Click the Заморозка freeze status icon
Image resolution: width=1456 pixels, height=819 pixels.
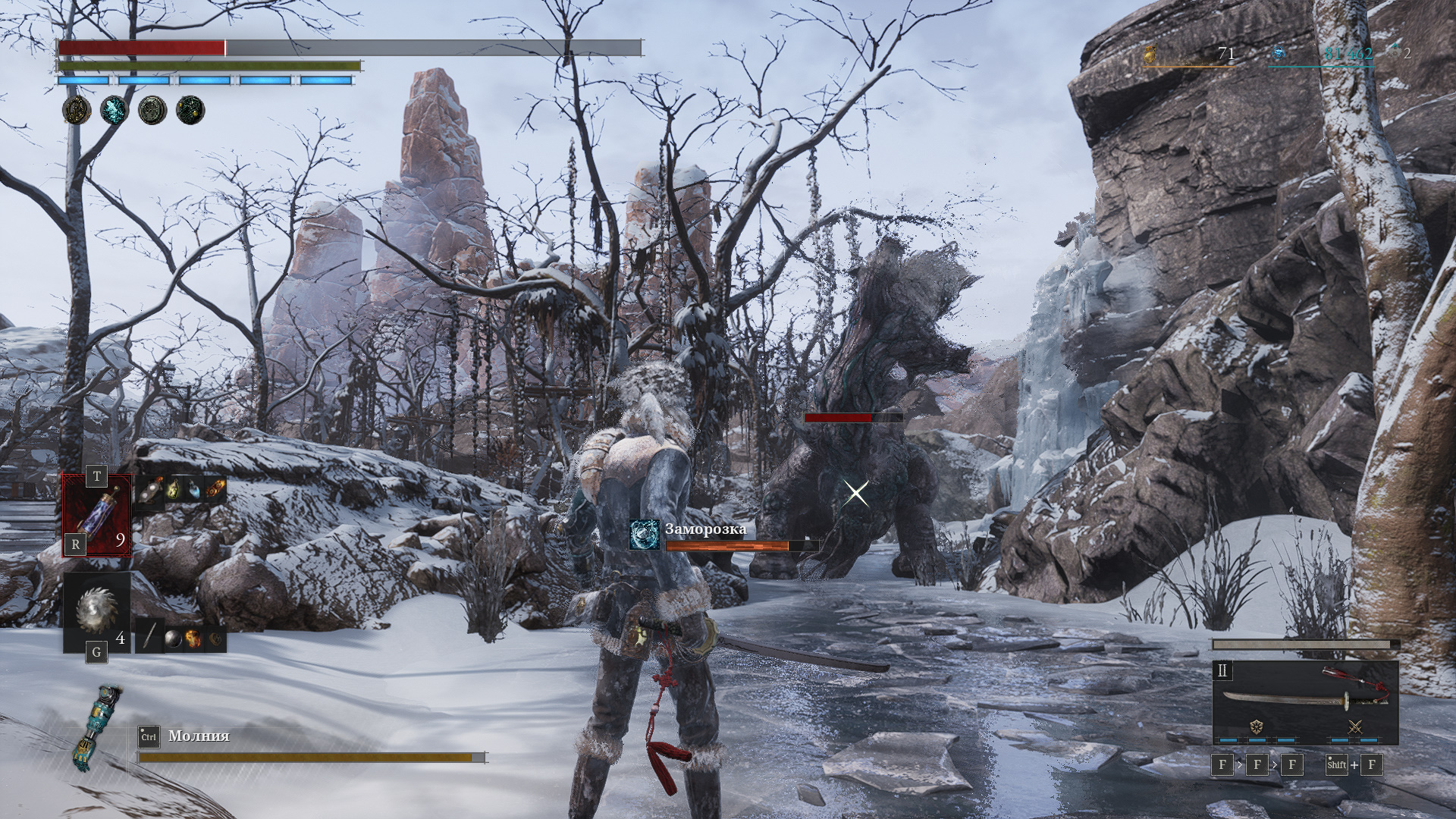click(645, 535)
